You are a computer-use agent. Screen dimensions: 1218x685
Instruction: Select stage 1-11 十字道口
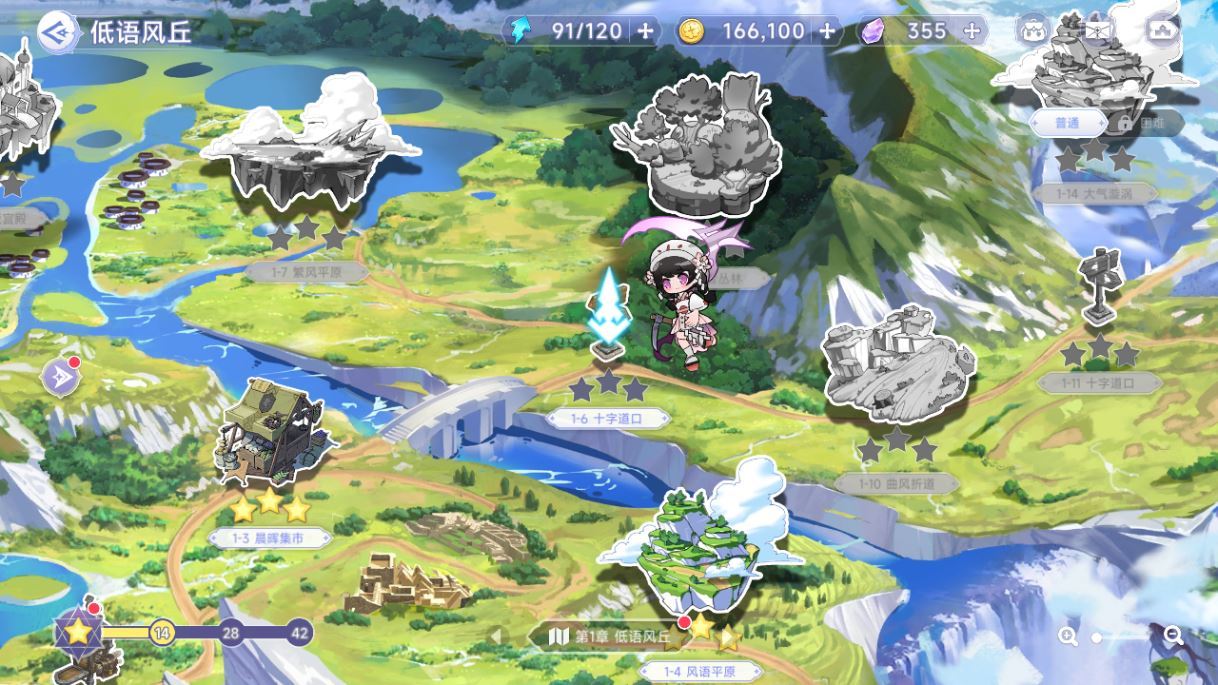click(1100, 290)
